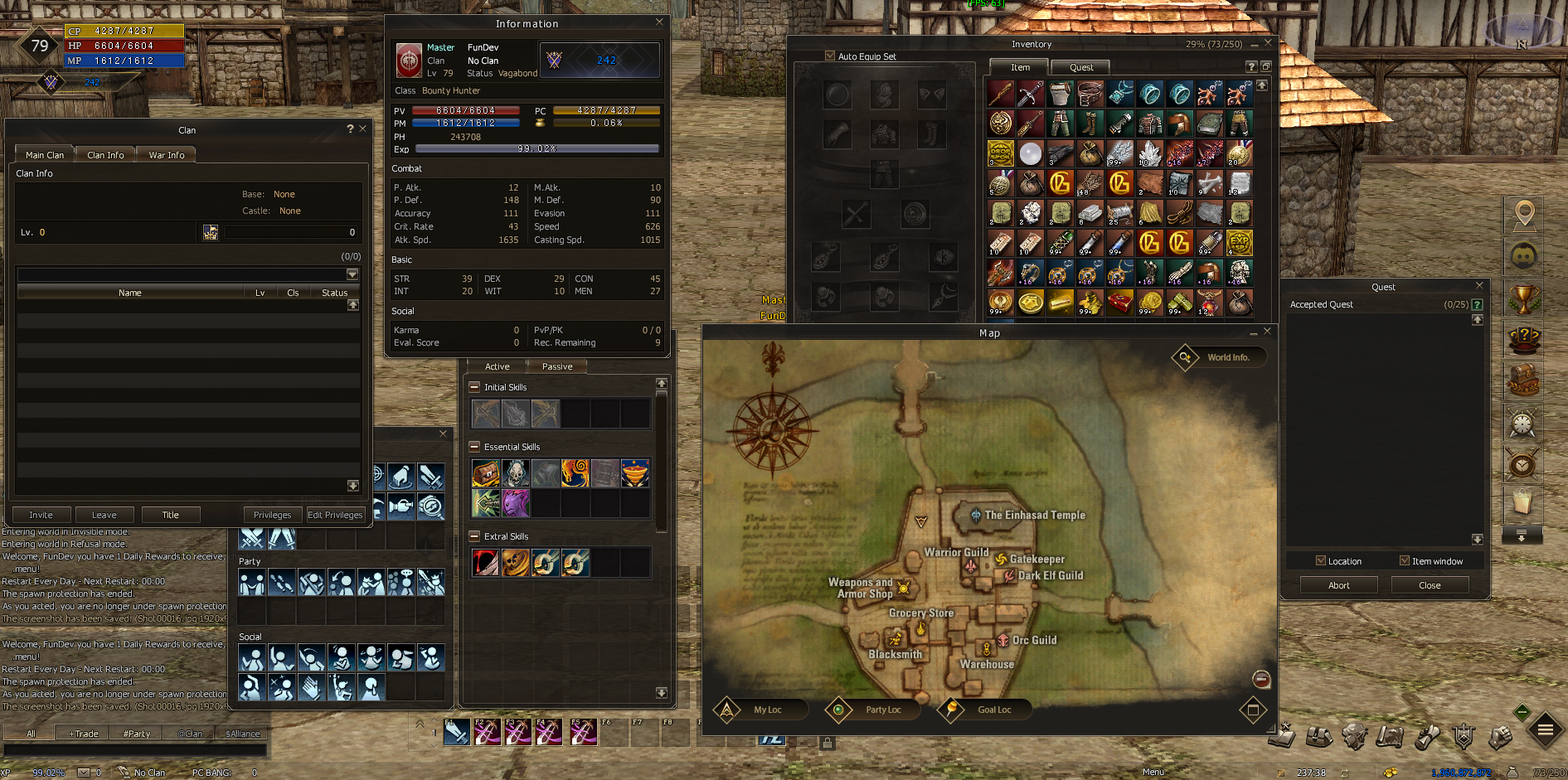This screenshot has height=780, width=1568.
Task: Click the My Loc map button
Action: pyautogui.click(x=758, y=710)
